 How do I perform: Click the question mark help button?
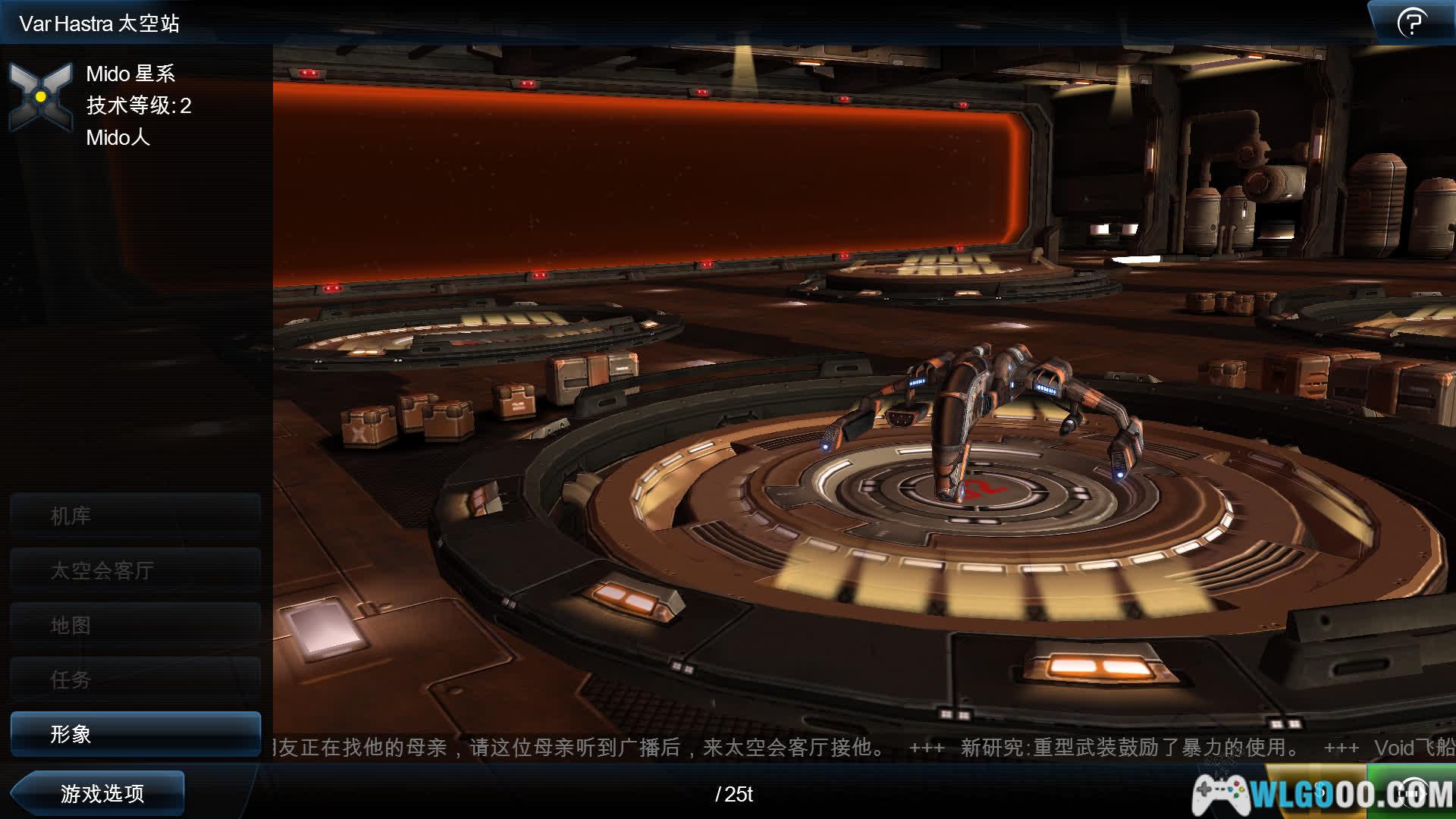(x=1411, y=23)
